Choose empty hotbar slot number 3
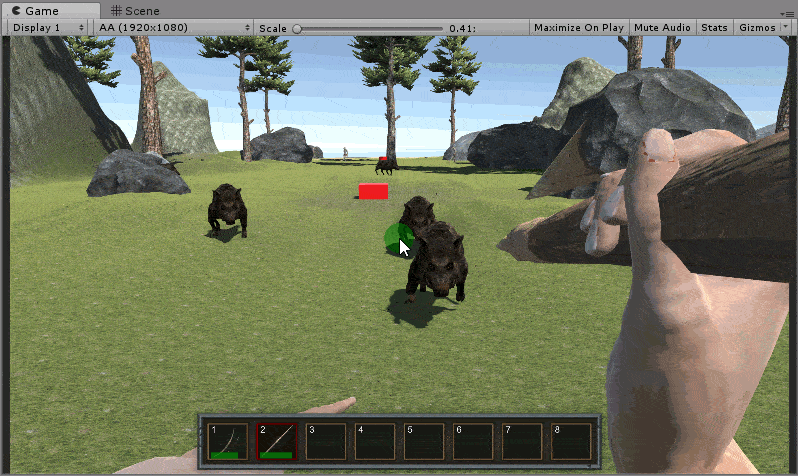This screenshot has width=798, height=476. [326, 441]
